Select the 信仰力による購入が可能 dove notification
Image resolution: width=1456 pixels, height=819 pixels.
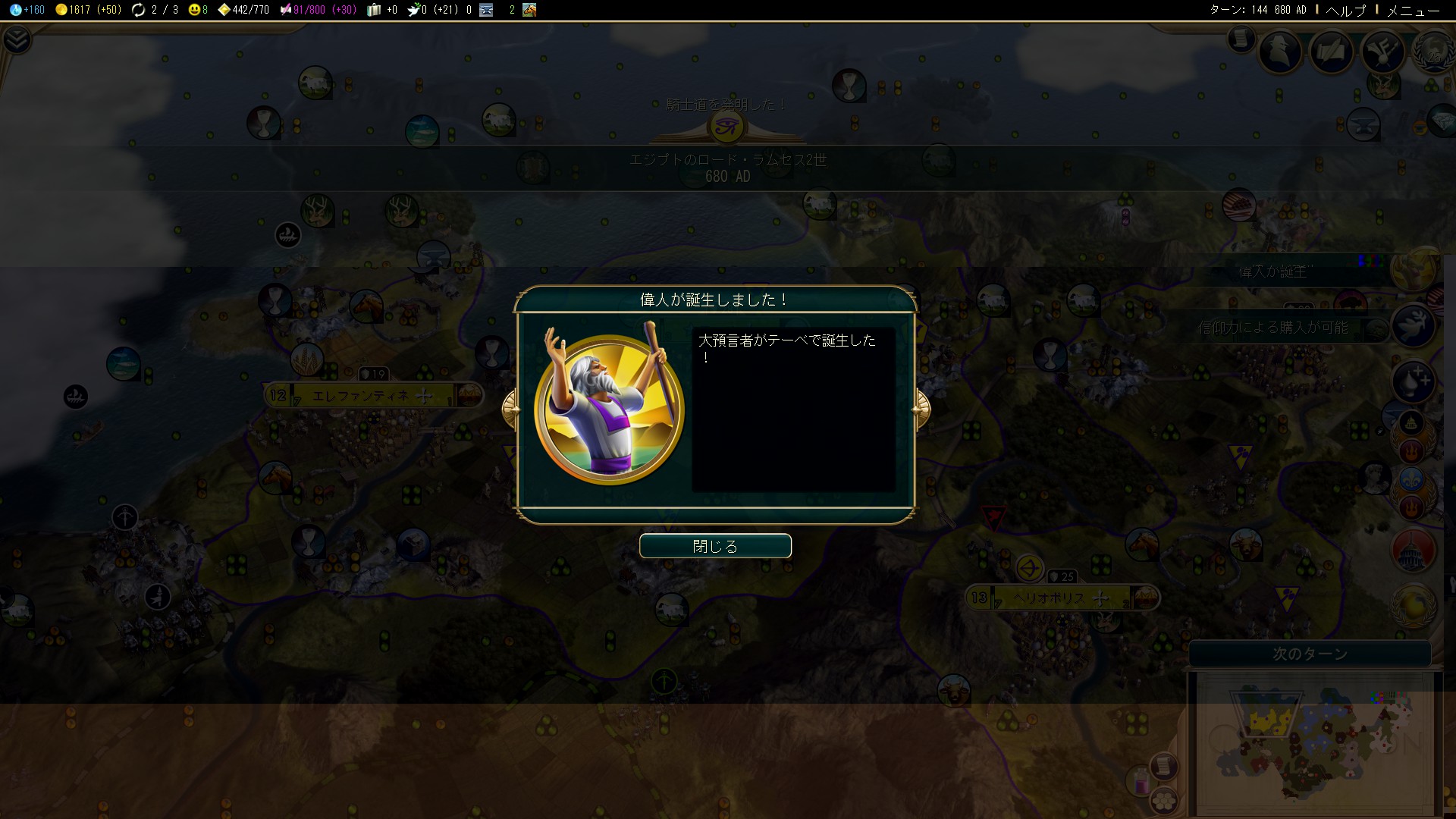coord(1289,328)
